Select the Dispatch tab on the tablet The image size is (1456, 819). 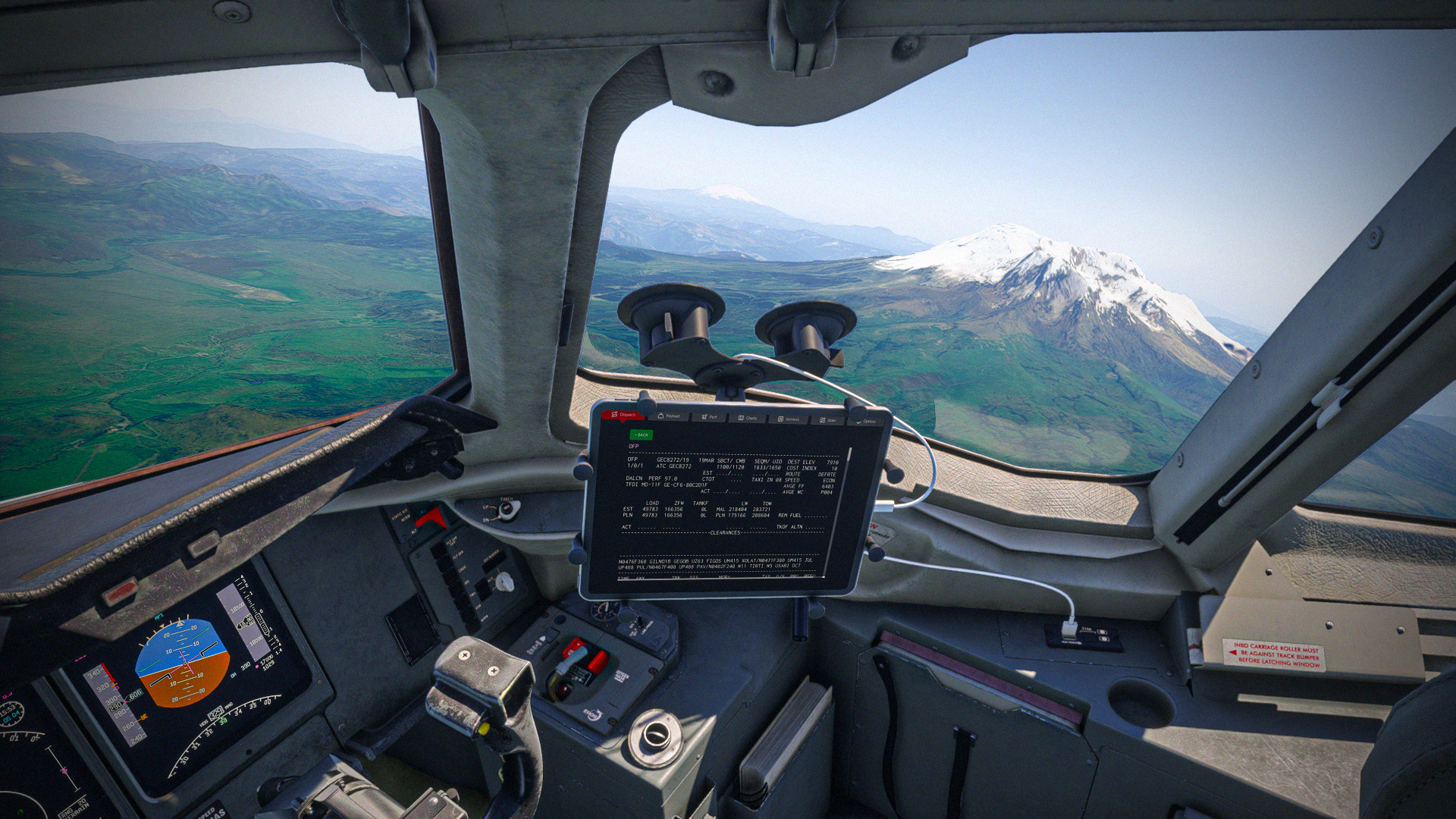[624, 415]
